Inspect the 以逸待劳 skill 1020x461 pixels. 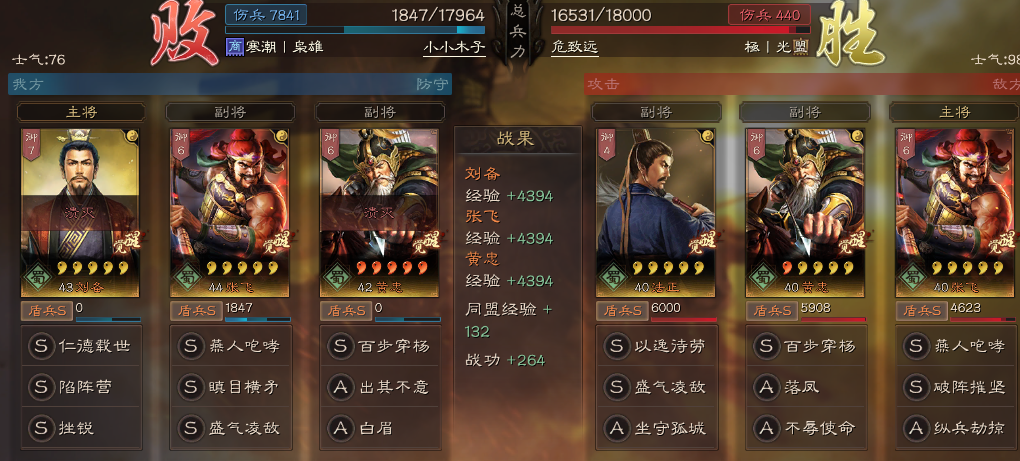point(657,347)
